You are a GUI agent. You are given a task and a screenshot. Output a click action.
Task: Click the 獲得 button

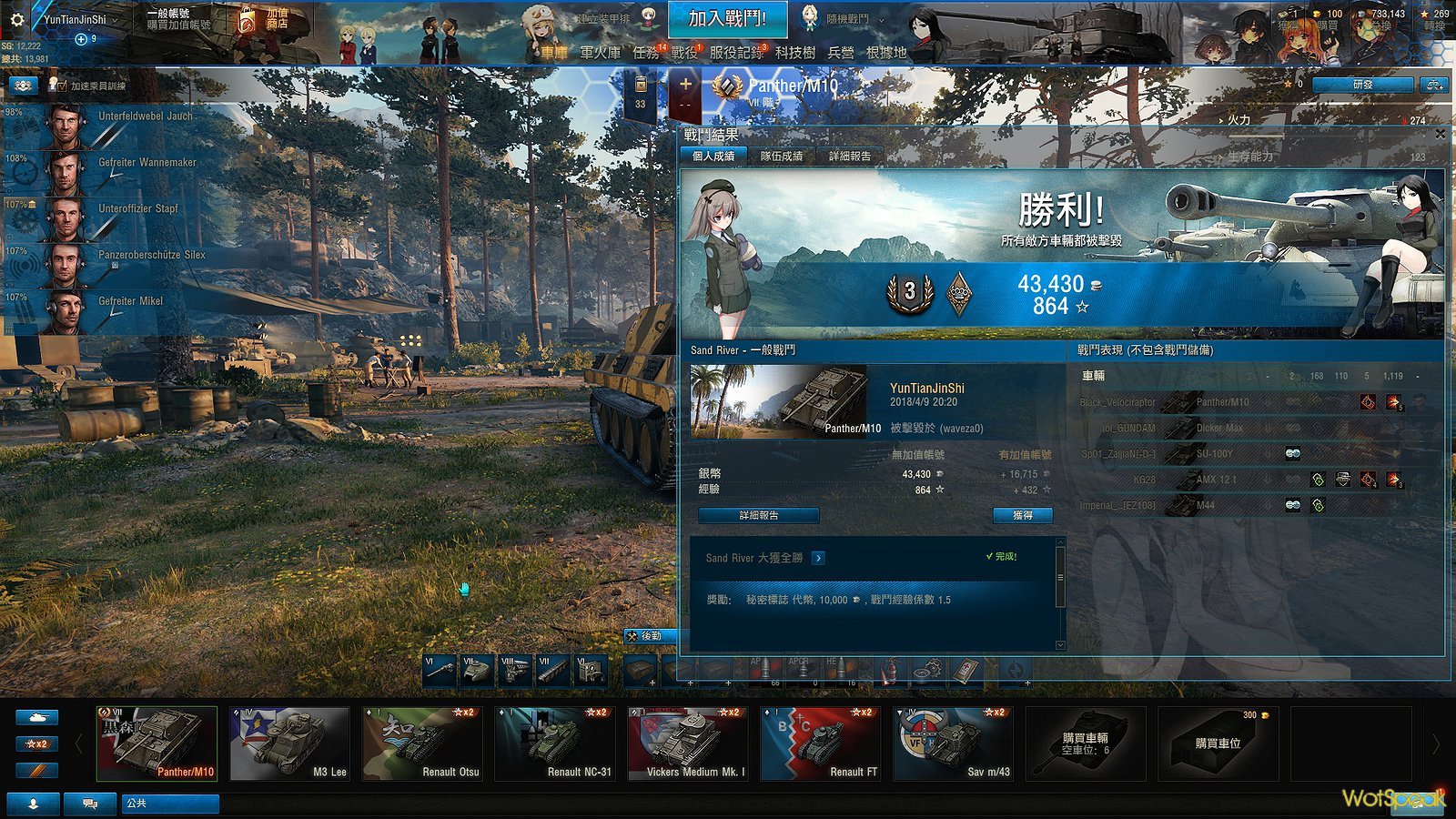click(x=1022, y=515)
